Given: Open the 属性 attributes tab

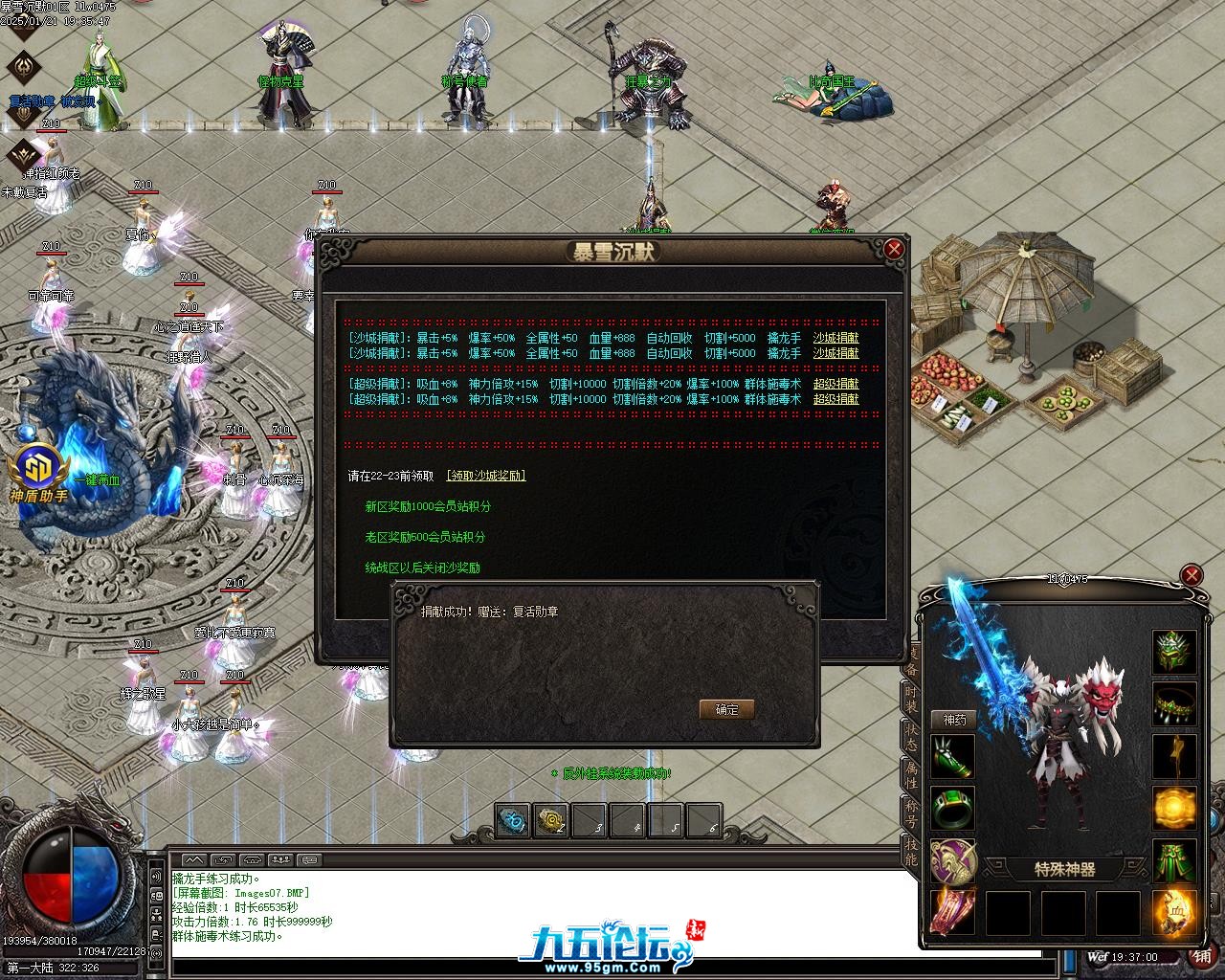Looking at the screenshot, I should coord(910,778).
